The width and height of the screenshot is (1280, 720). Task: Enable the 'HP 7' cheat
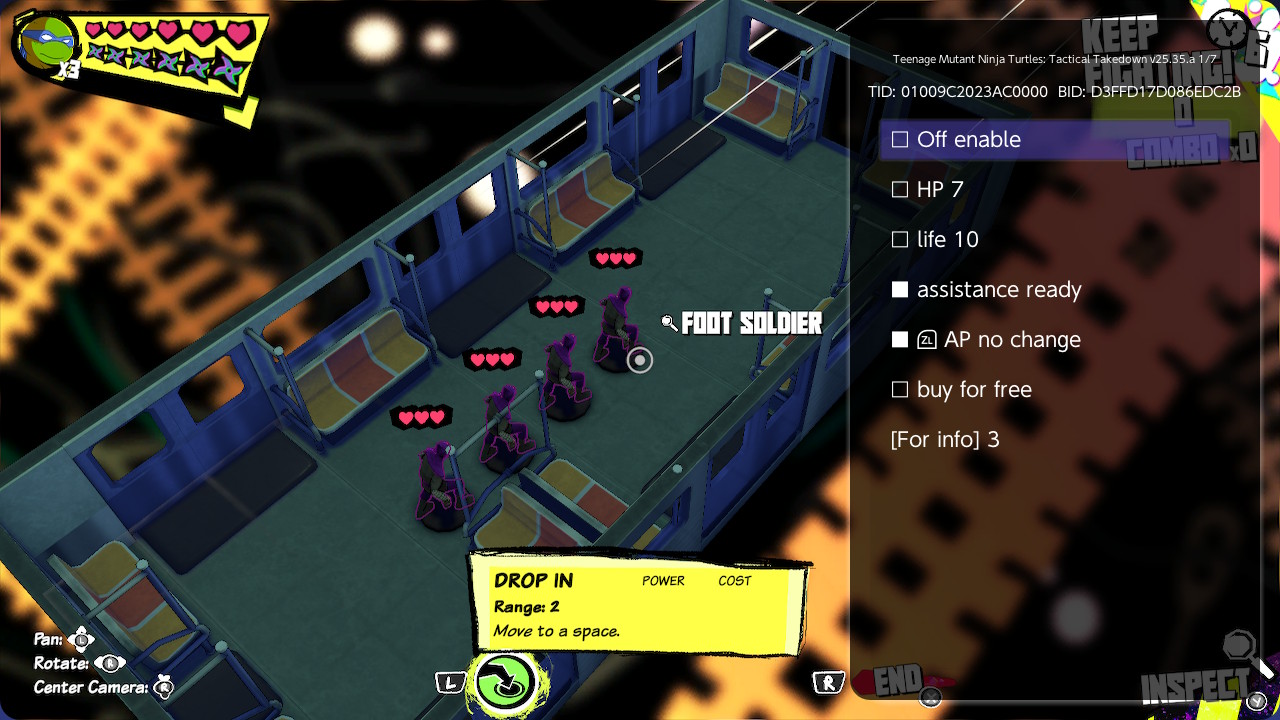click(900, 190)
